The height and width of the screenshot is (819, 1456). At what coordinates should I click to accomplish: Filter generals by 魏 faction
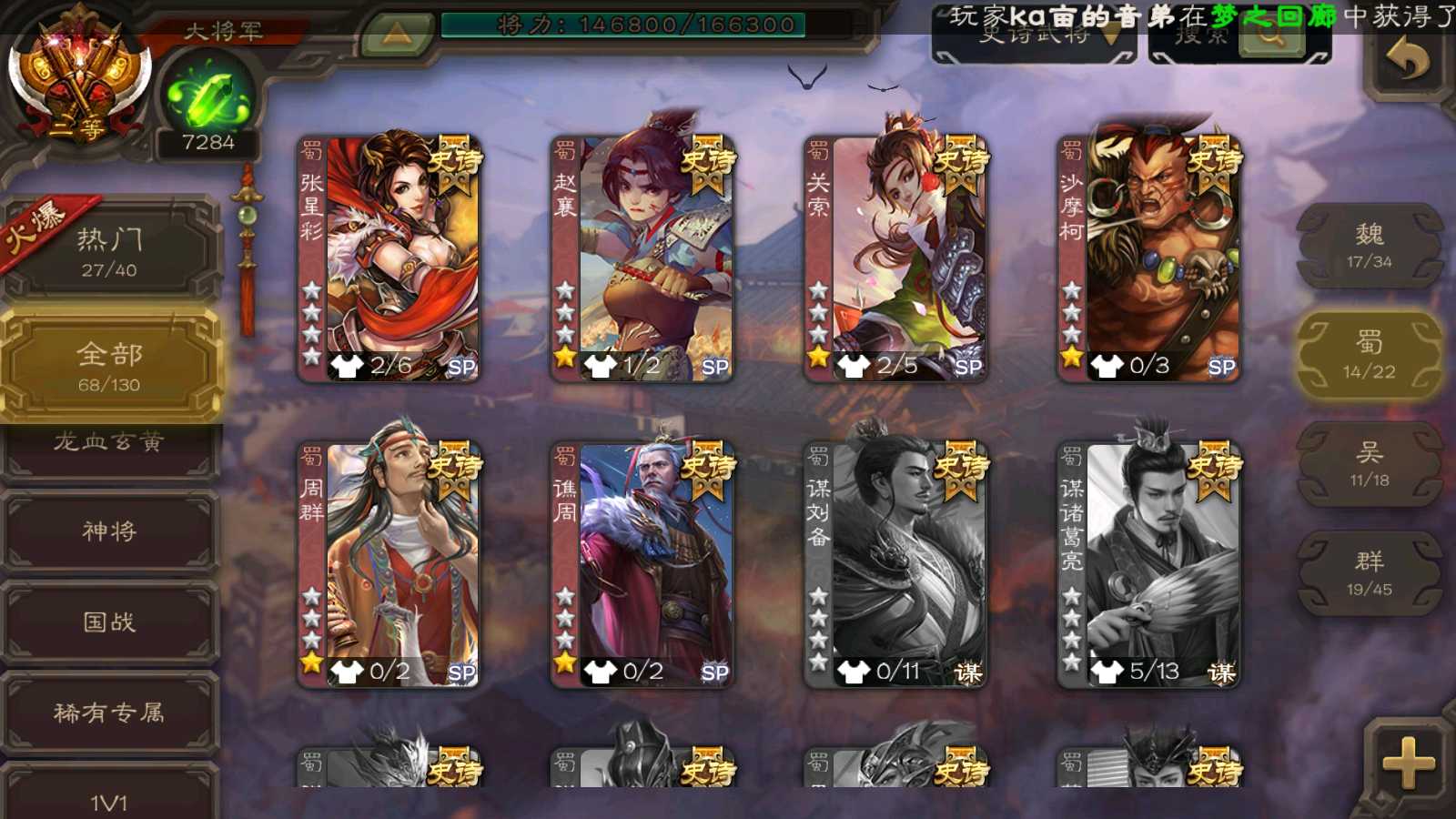1370,246
